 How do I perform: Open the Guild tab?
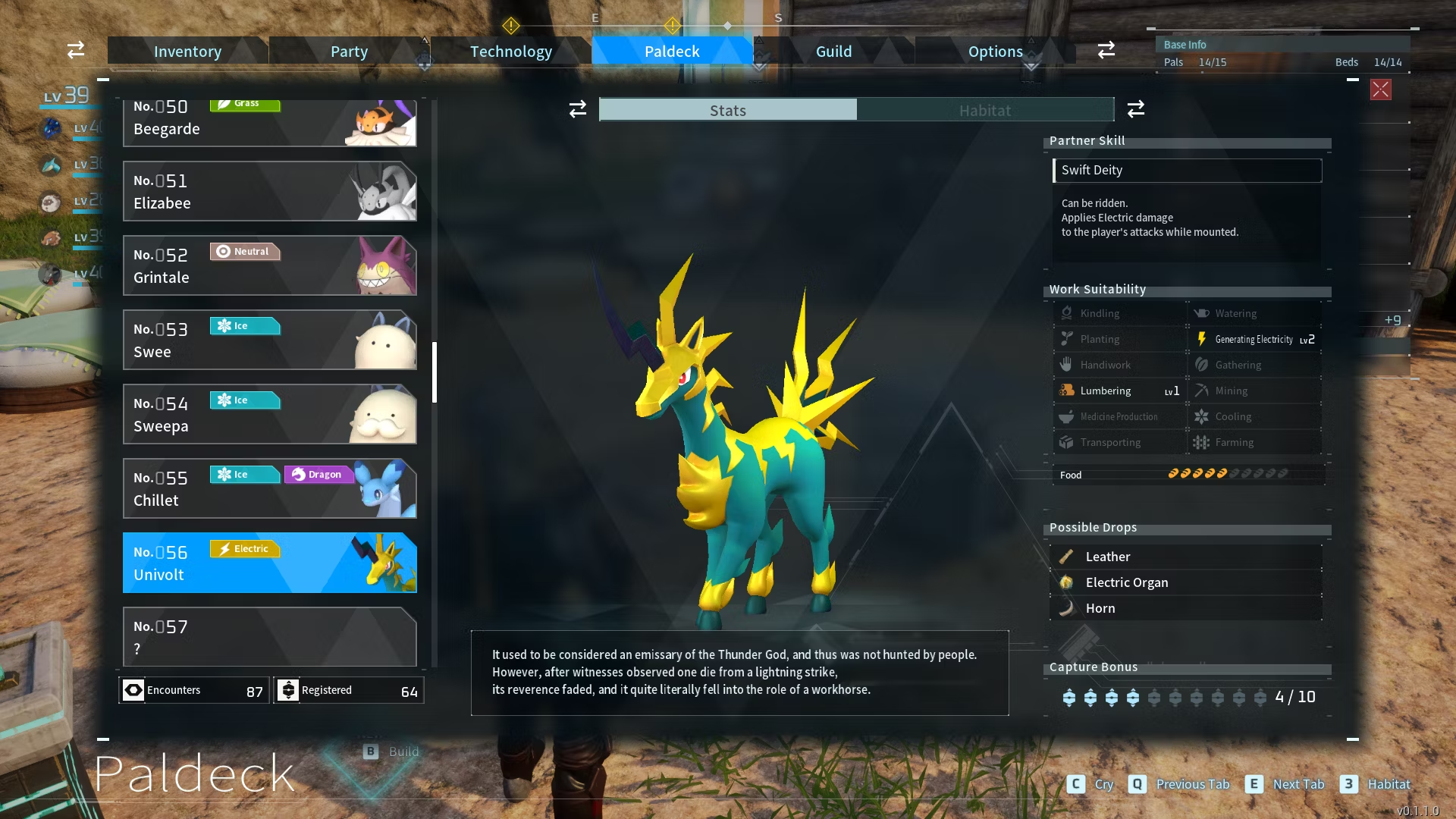tap(833, 52)
